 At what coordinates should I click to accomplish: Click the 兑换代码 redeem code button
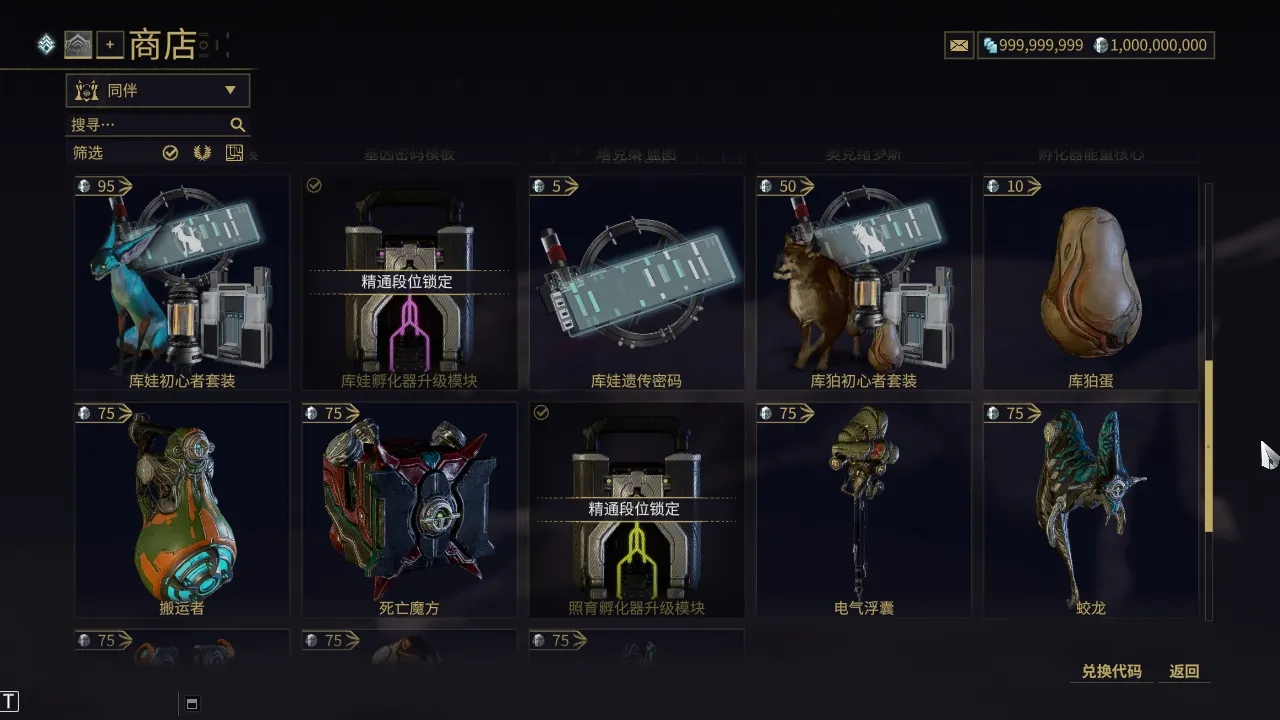click(x=1111, y=672)
